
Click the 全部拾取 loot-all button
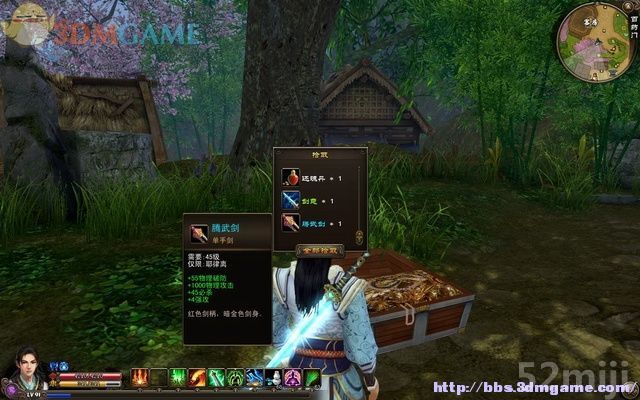tap(320, 249)
